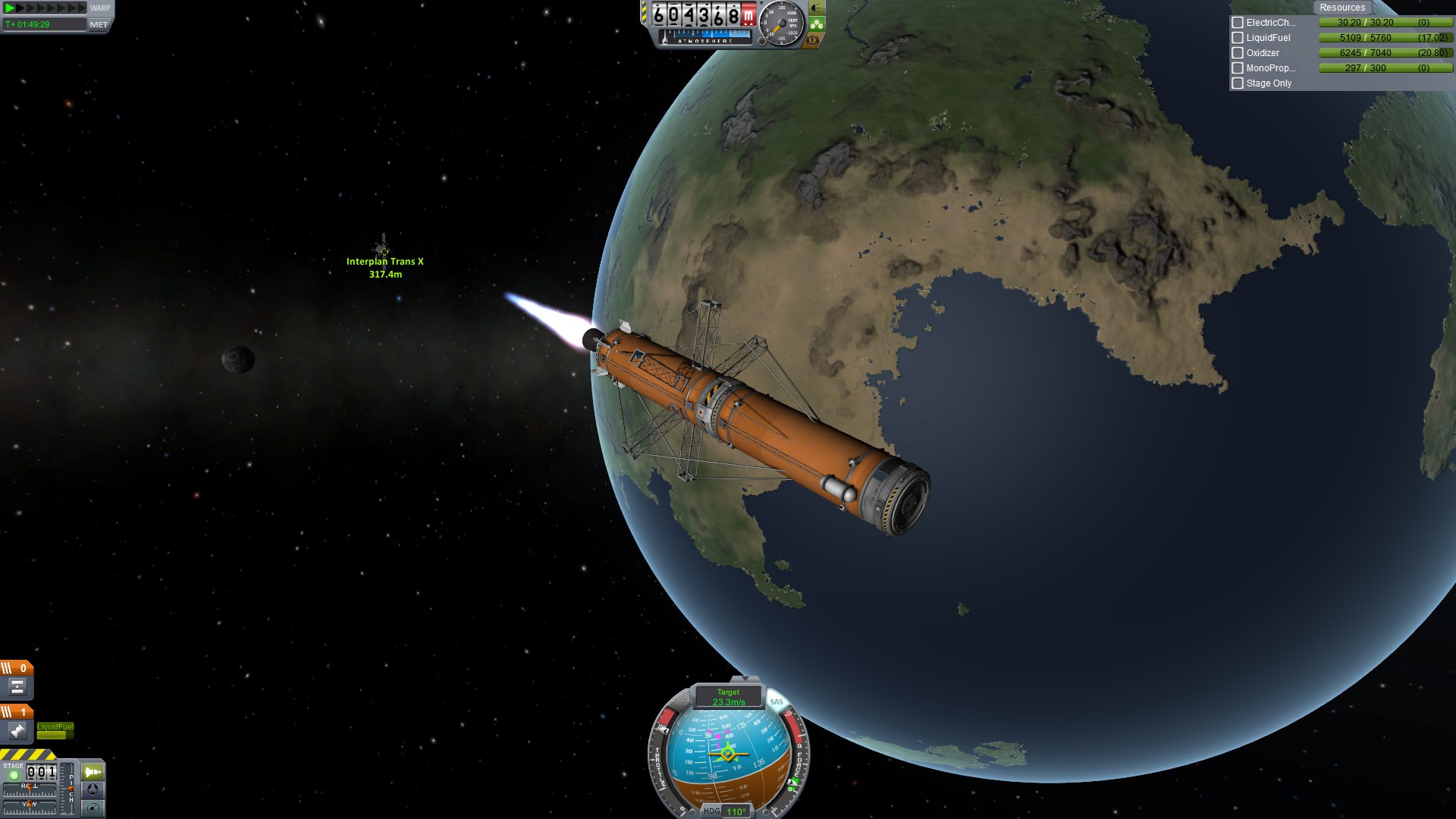Click the MET mission clock toggle
Image resolution: width=1456 pixels, height=819 pixels.
[x=99, y=24]
